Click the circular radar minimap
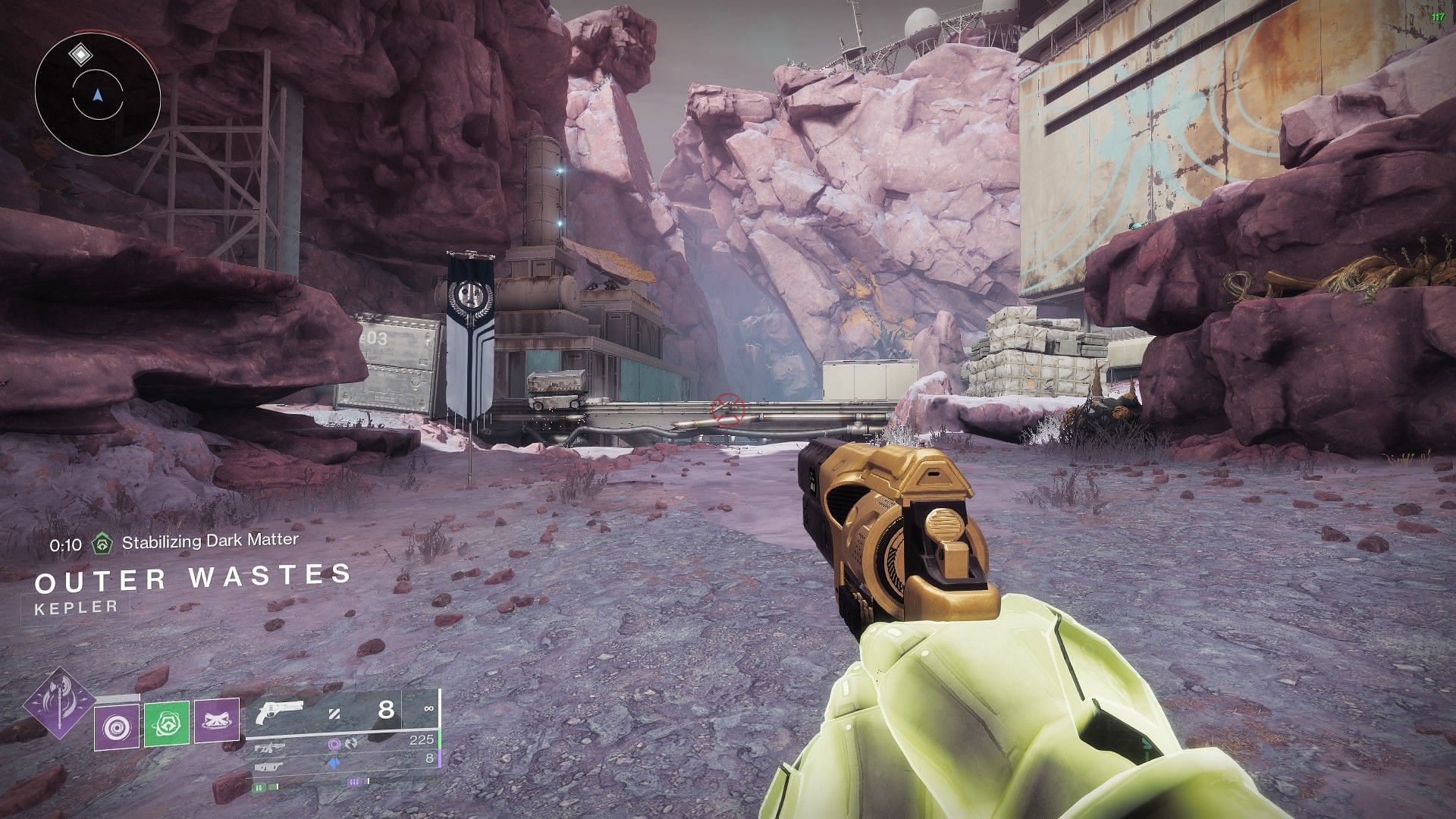 [x=98, y=95]
